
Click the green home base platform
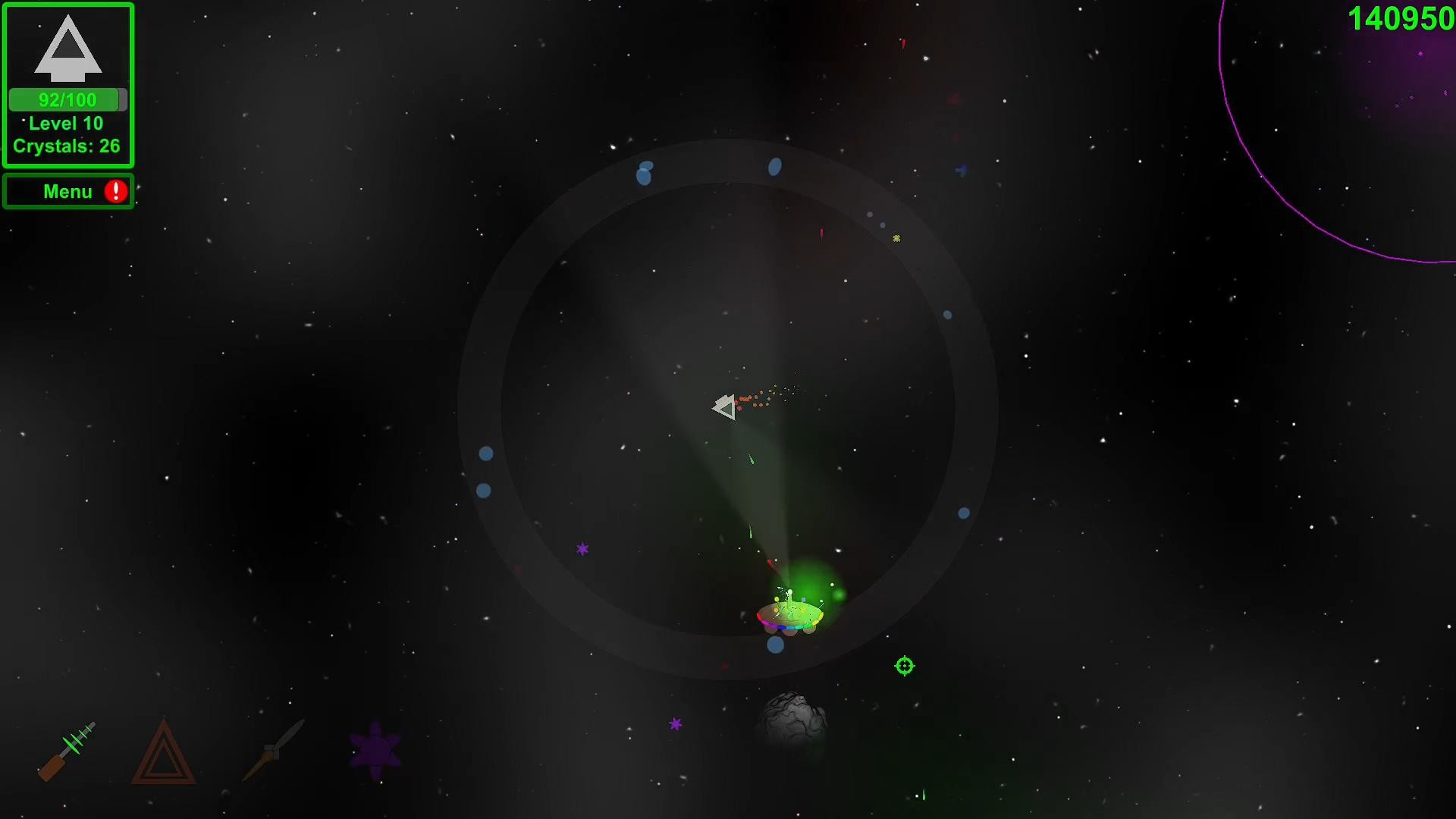coord(790,614)
